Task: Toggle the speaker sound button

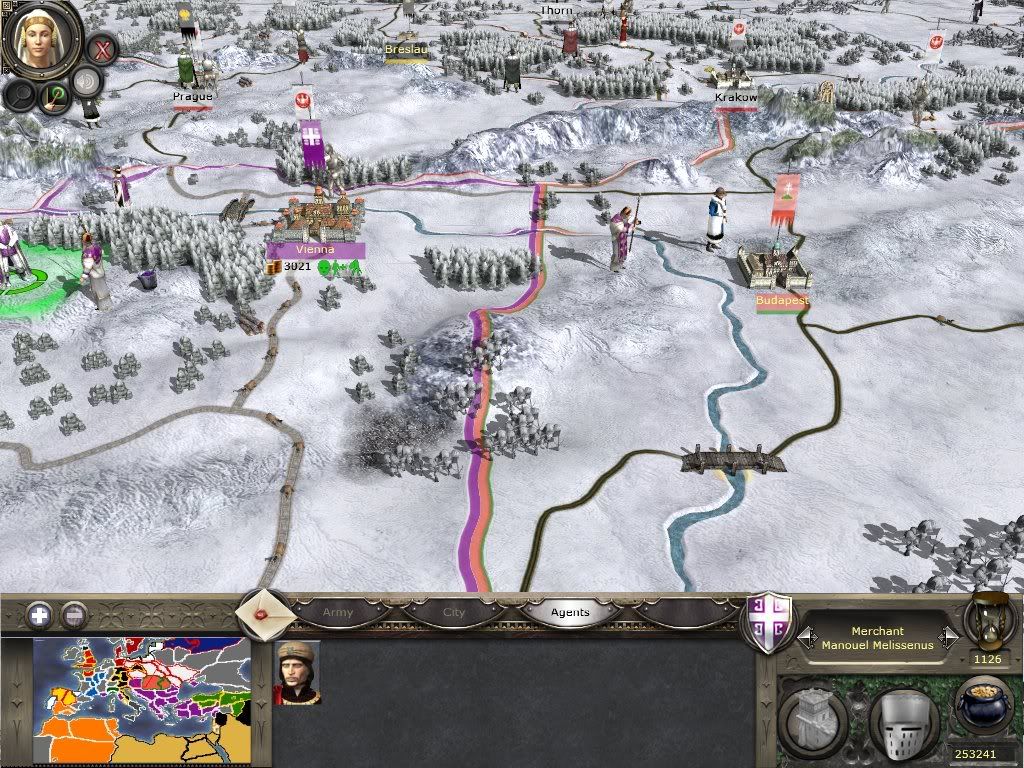Action: click(x=89, y=82)
